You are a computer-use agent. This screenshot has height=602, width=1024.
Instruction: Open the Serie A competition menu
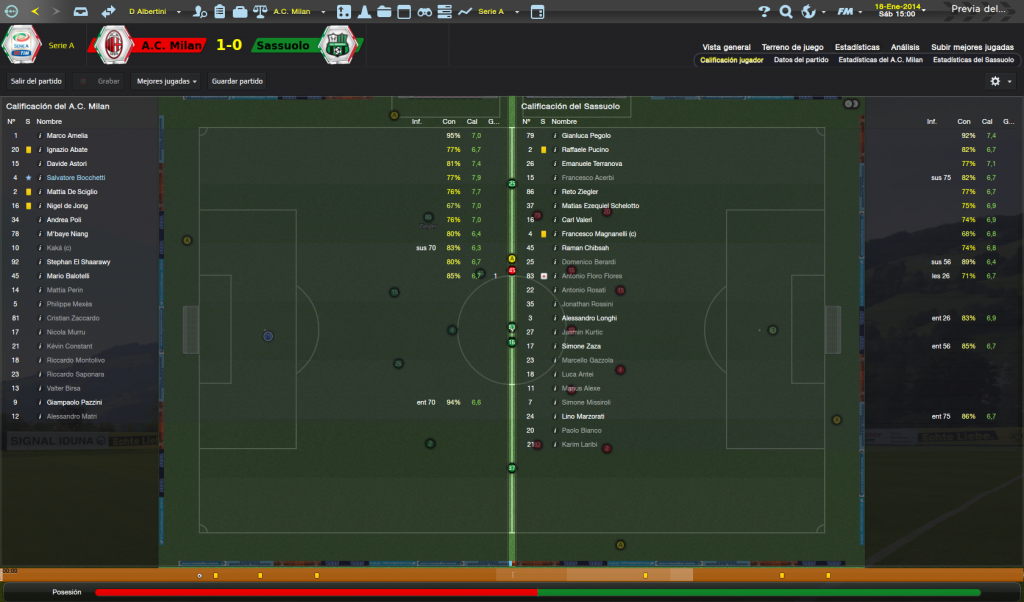(495, 11)
